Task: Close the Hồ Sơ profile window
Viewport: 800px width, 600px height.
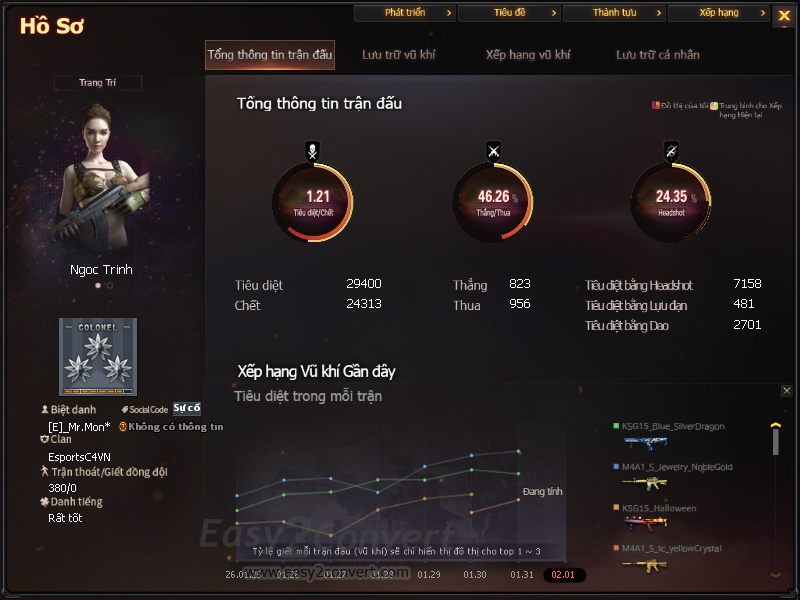Action: (x=784, y=14)
